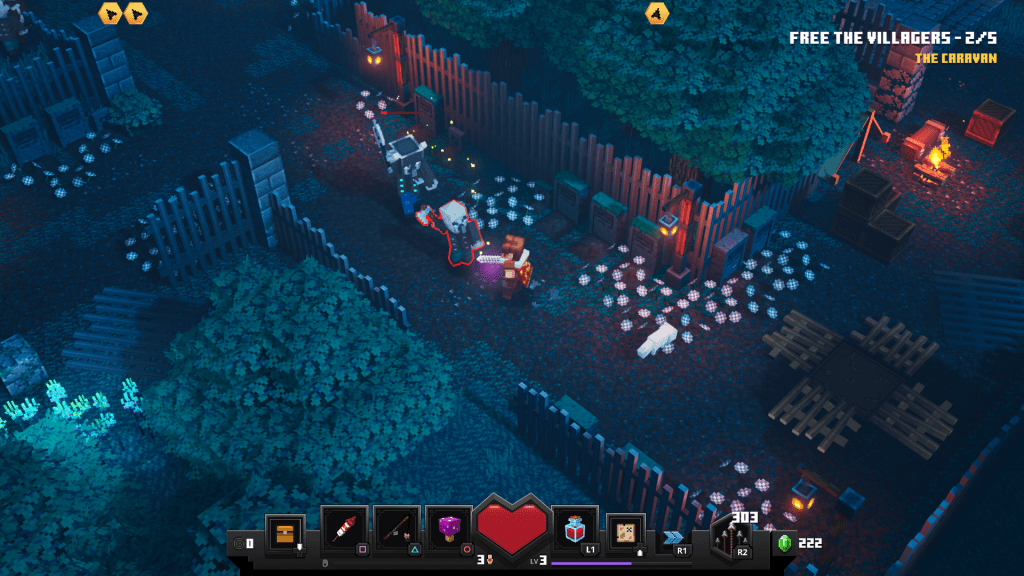Activate the fishing rod artifact
Viewport: 1024px width, 576px height.
(x=397, y=529)
